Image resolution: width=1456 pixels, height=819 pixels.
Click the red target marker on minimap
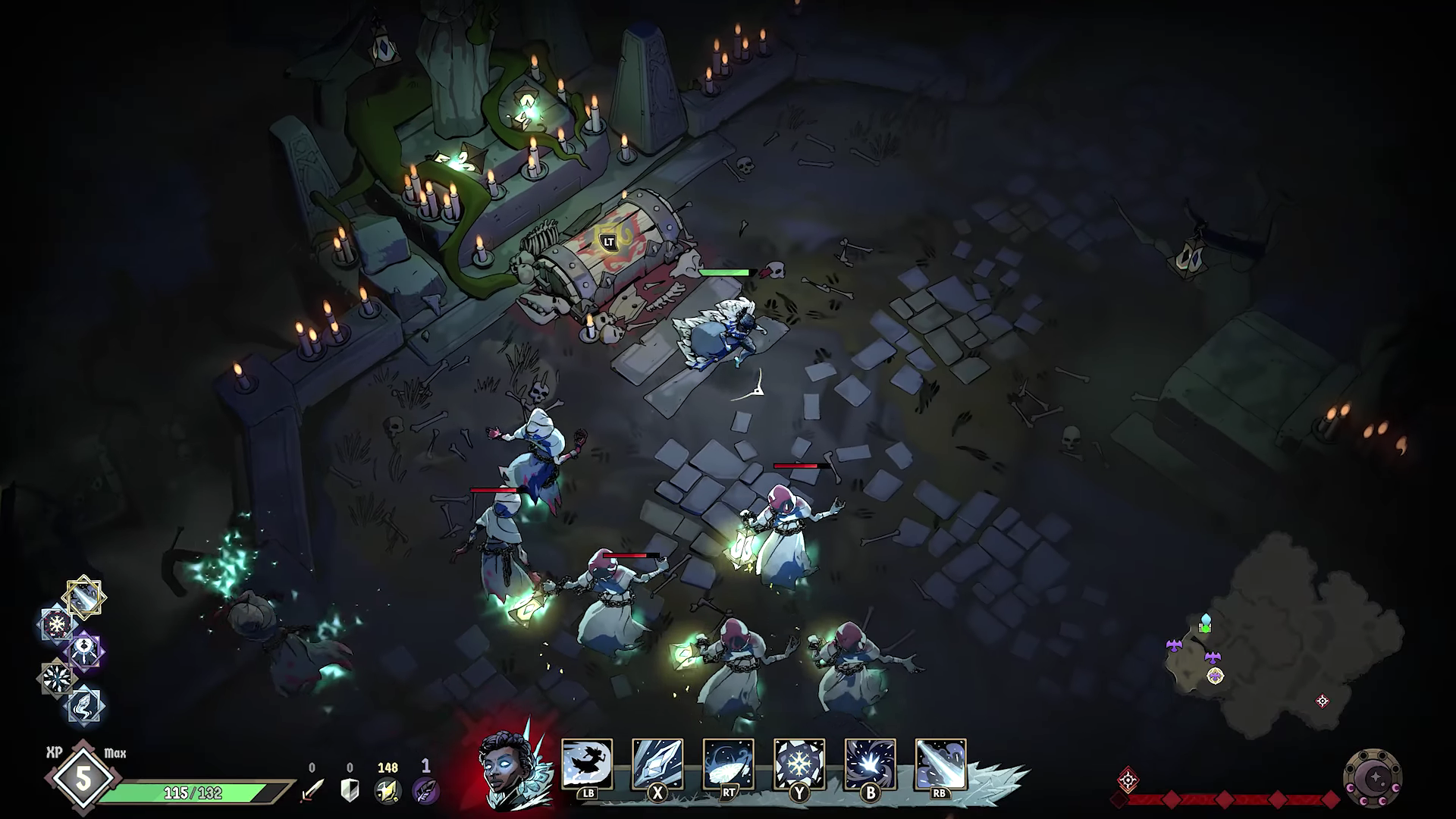1323,701
